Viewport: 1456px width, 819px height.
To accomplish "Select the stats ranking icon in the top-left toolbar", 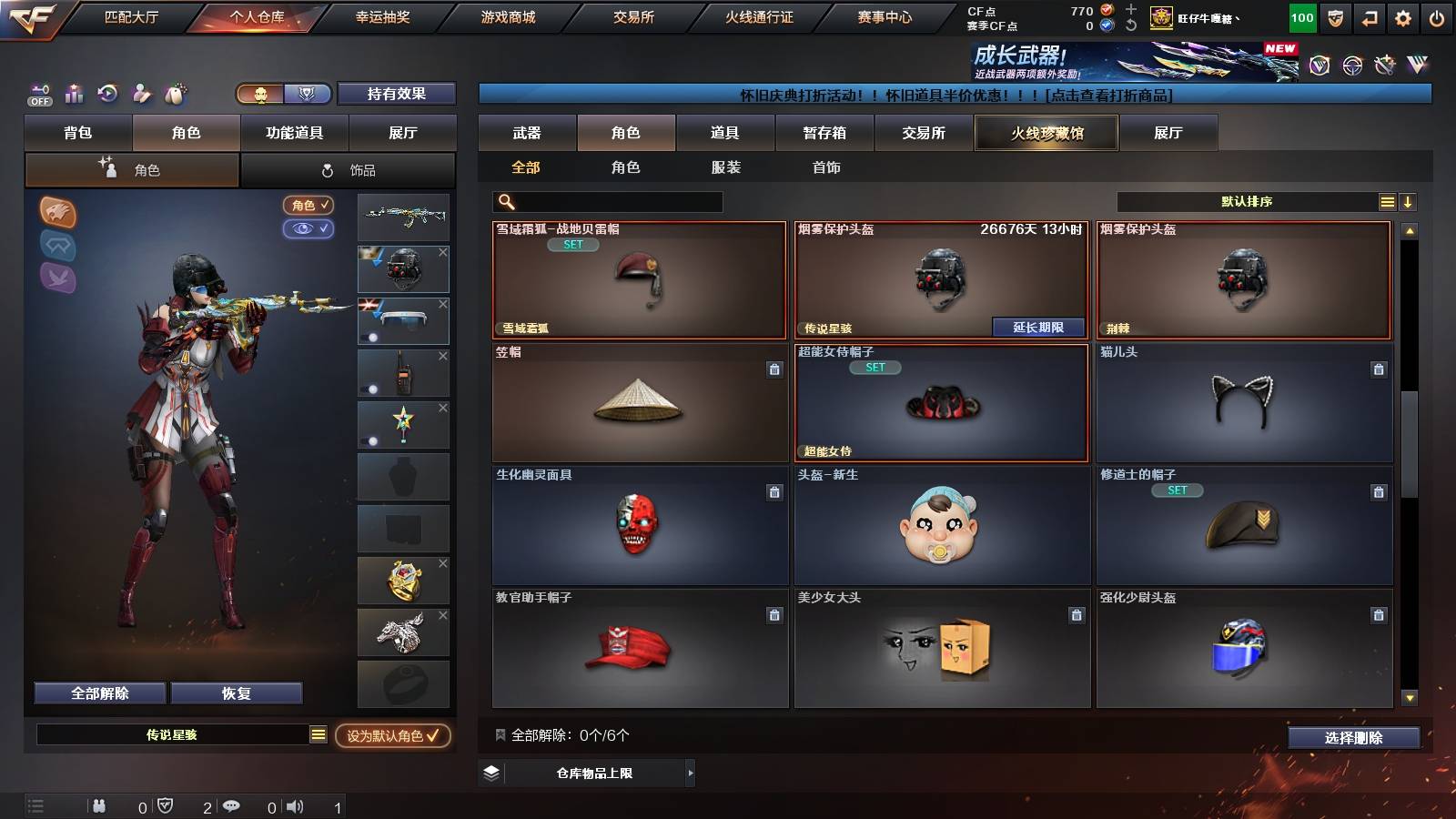I will (x=74, y=94).
